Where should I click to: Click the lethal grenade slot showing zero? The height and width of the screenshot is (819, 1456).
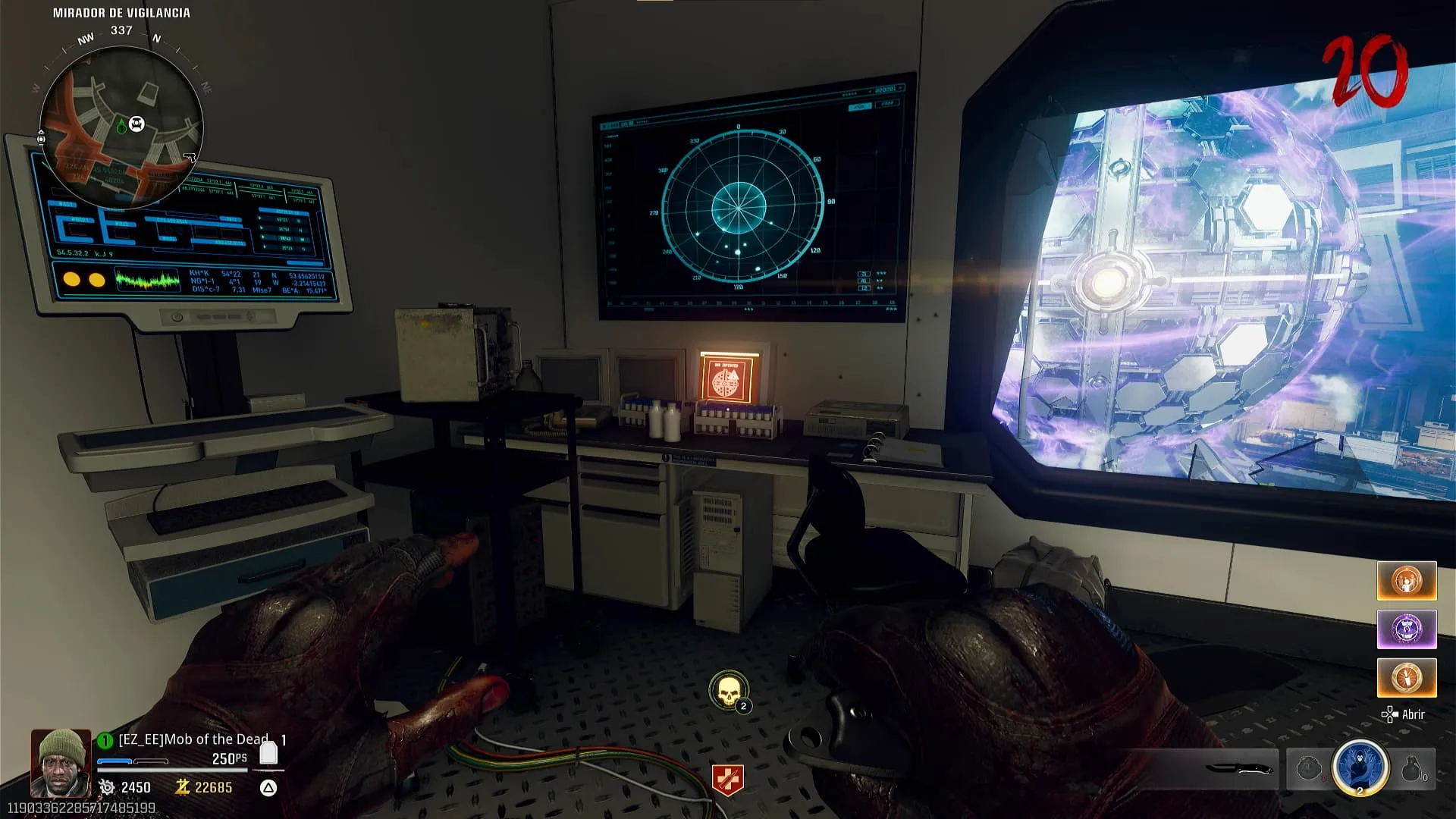(x=1412, y=769)
